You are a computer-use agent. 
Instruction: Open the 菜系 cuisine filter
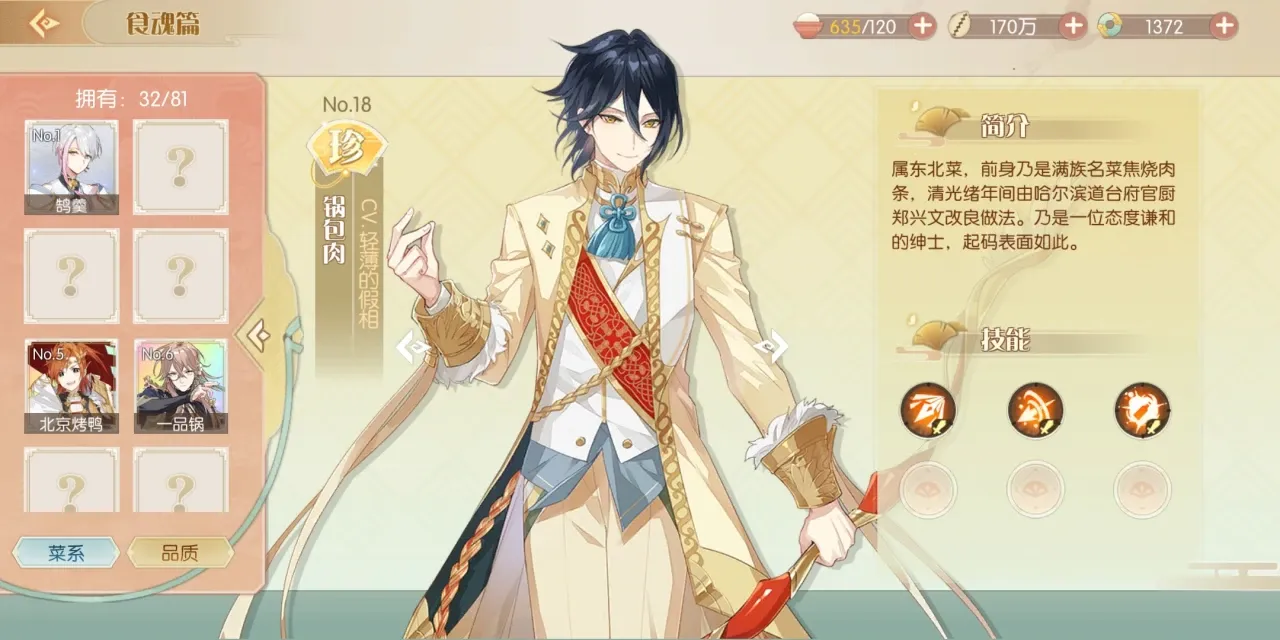[x=66, y=553]
